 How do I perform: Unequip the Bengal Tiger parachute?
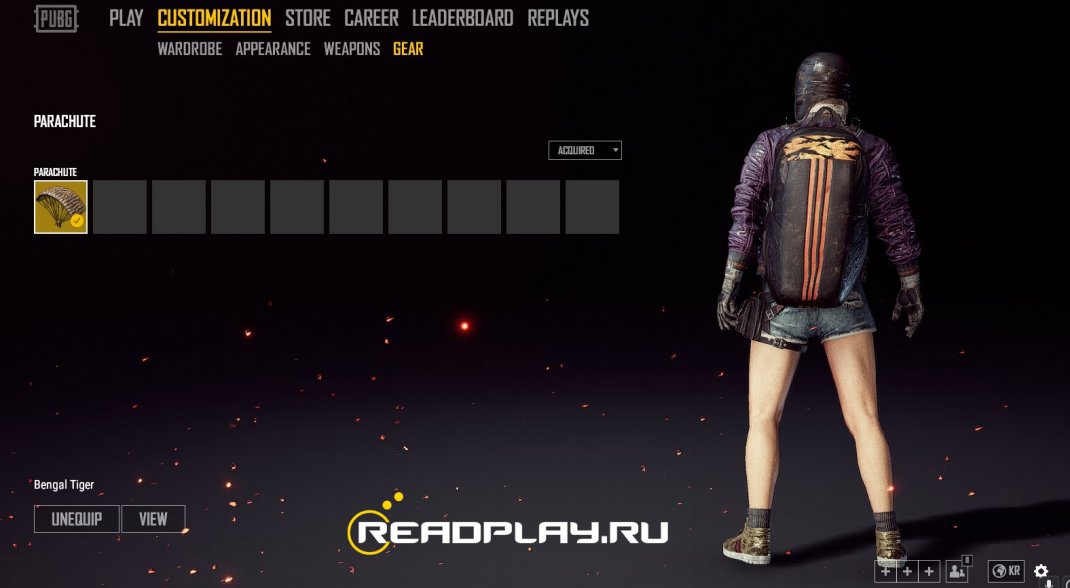pos(77,519)
